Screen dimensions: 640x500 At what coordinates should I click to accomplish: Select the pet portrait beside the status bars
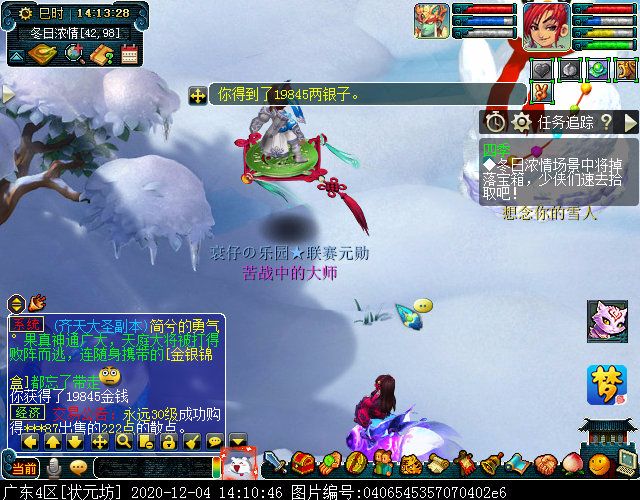pos(432,21)
